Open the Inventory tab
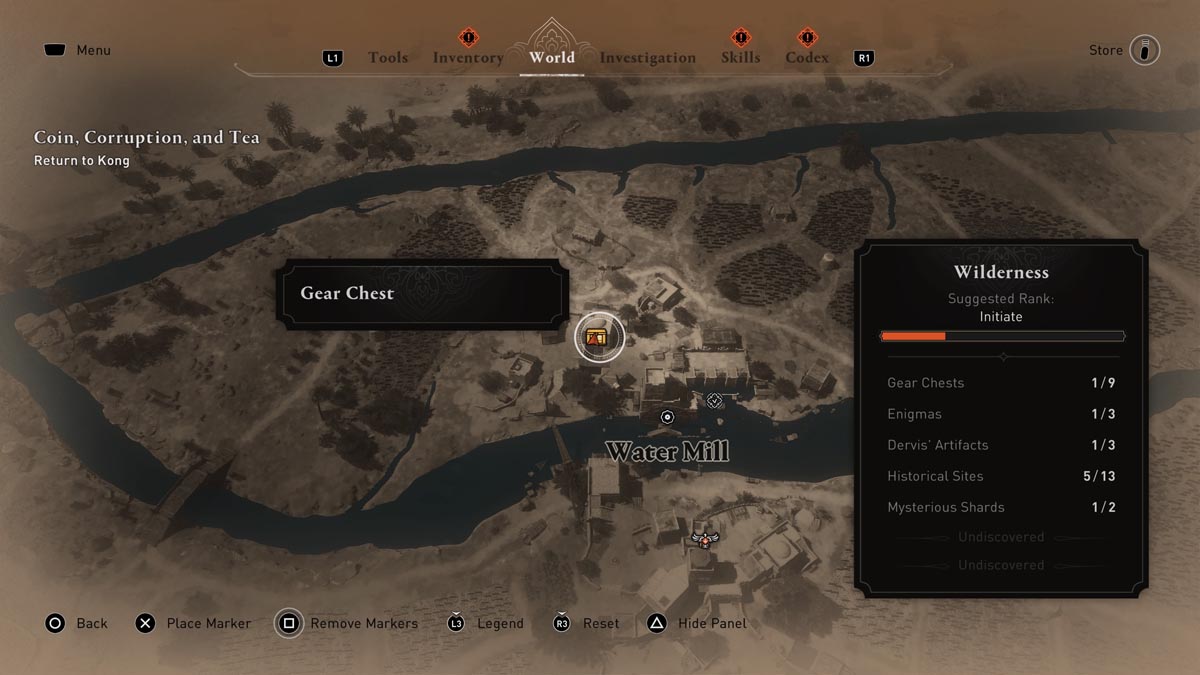 (x=467, y=58)
